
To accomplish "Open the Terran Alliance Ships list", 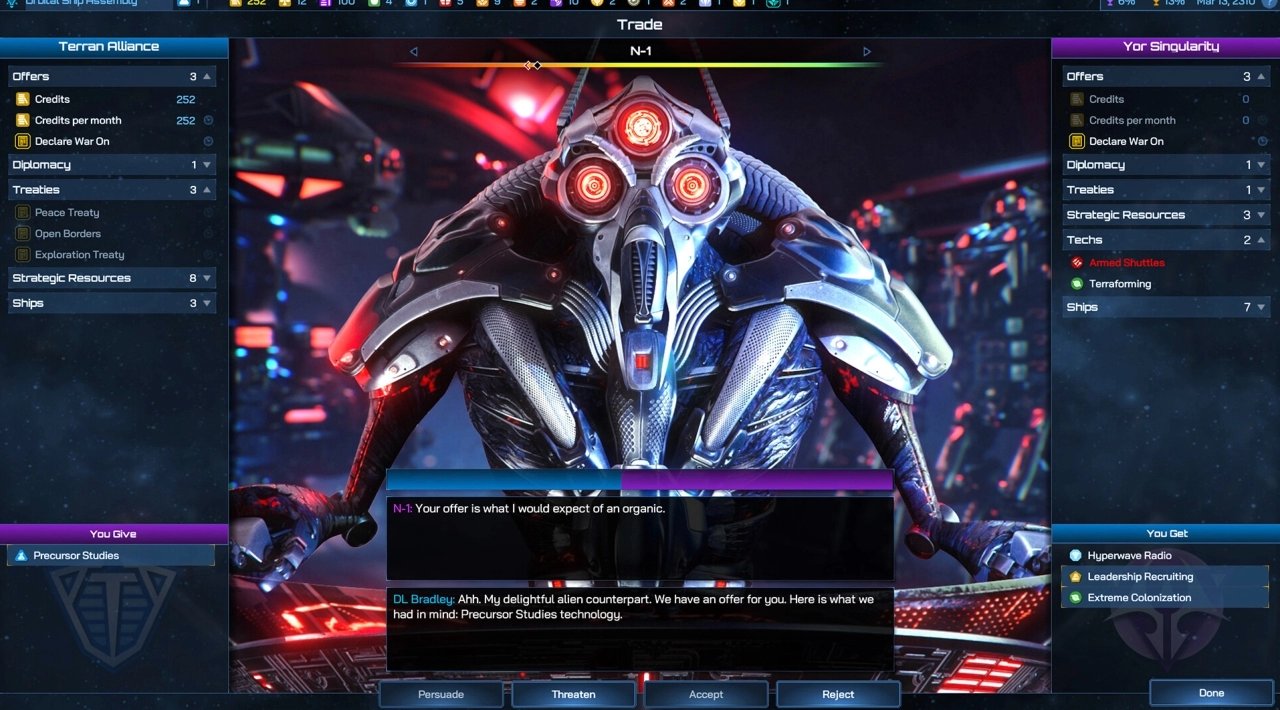I will (x=112, y=303).
